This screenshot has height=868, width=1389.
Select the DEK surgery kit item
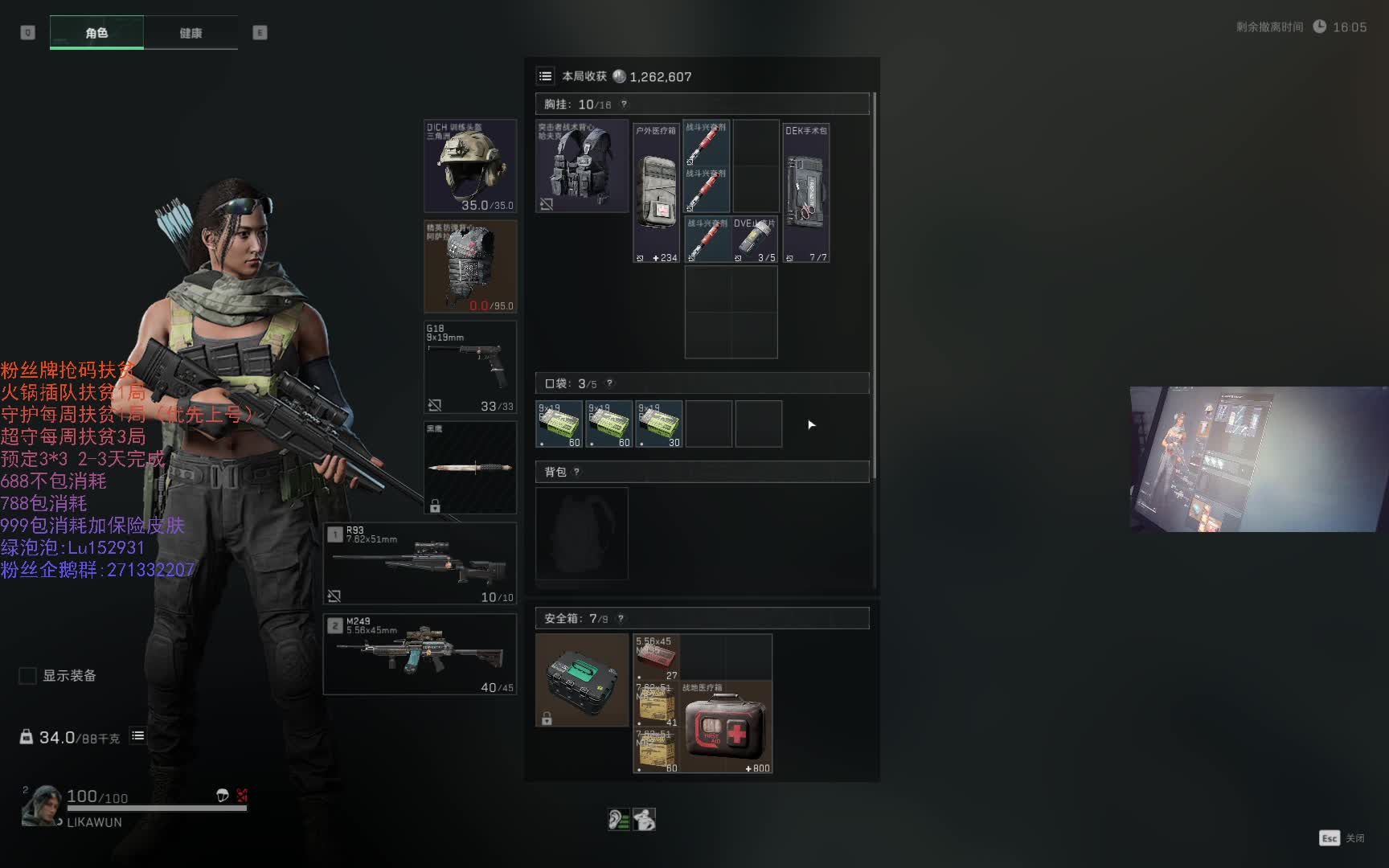click(x=806, y=193)
